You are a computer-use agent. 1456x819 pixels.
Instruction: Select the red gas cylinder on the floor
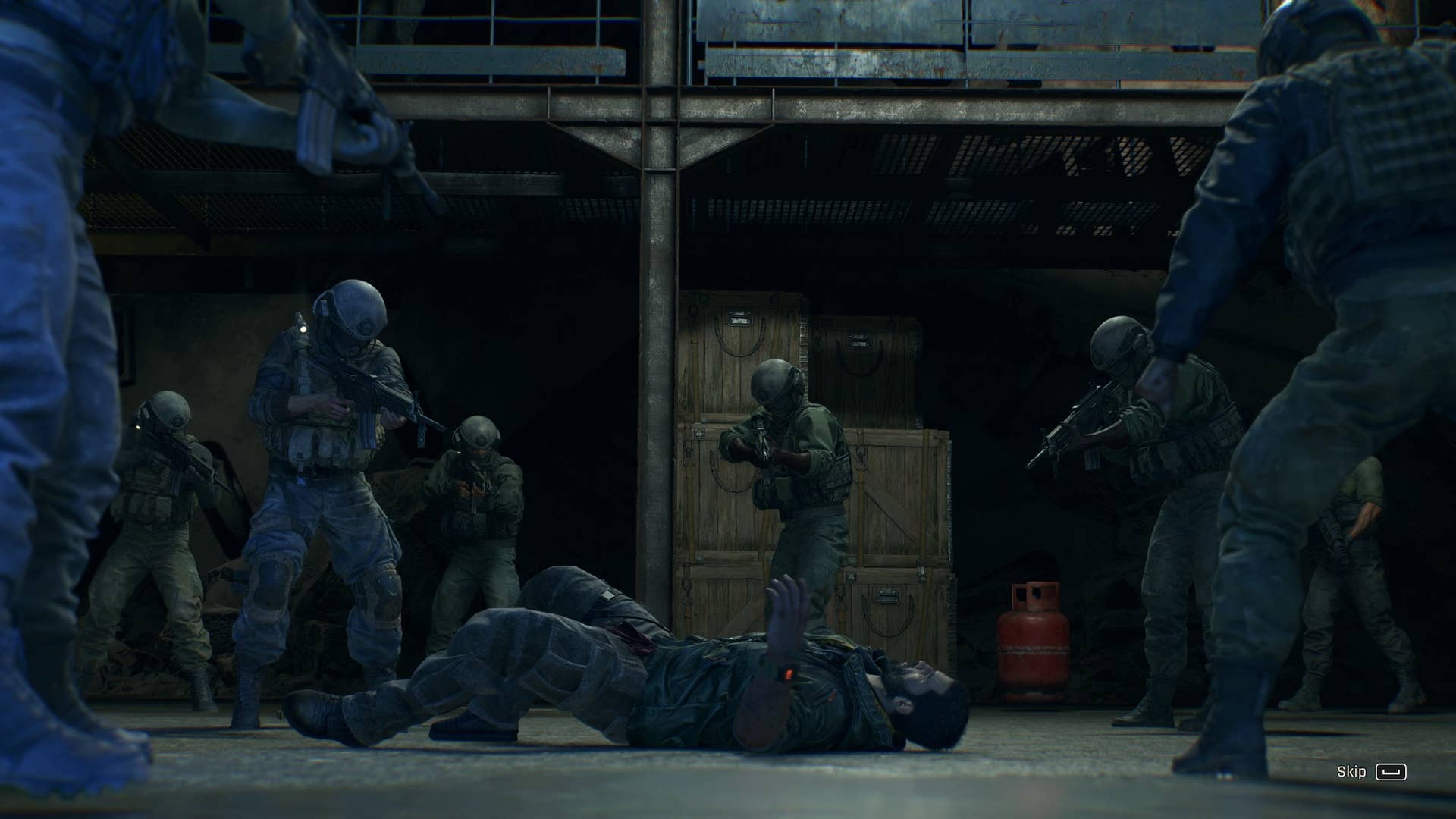click(1033, 645)
